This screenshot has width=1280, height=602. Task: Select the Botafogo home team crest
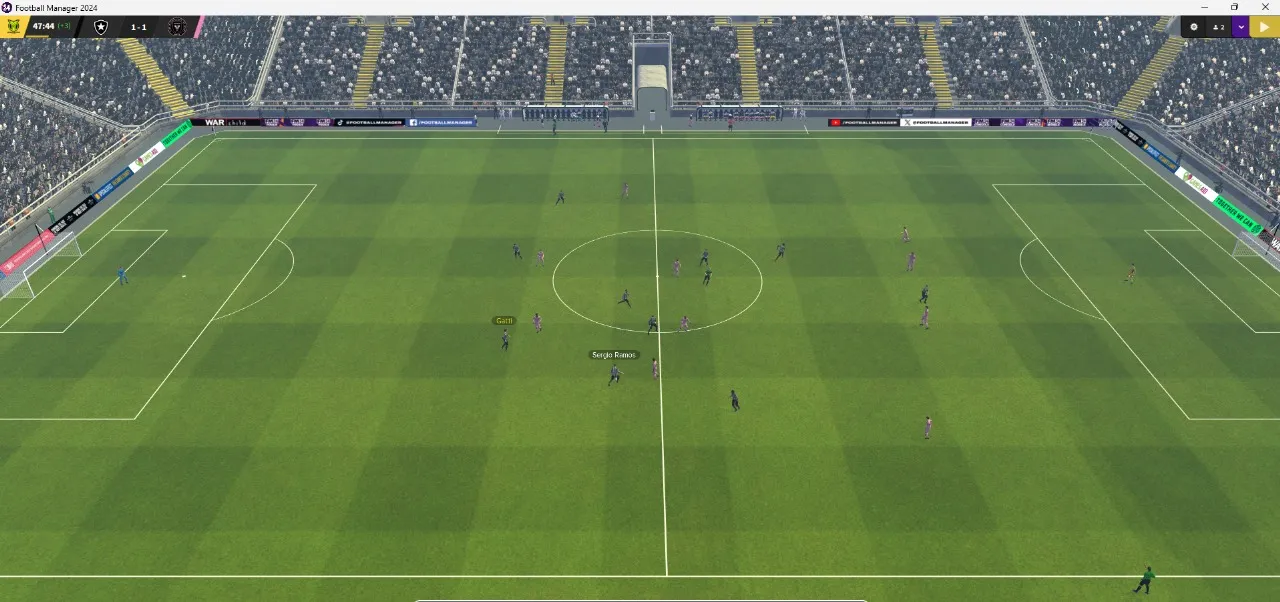[100, 27]
